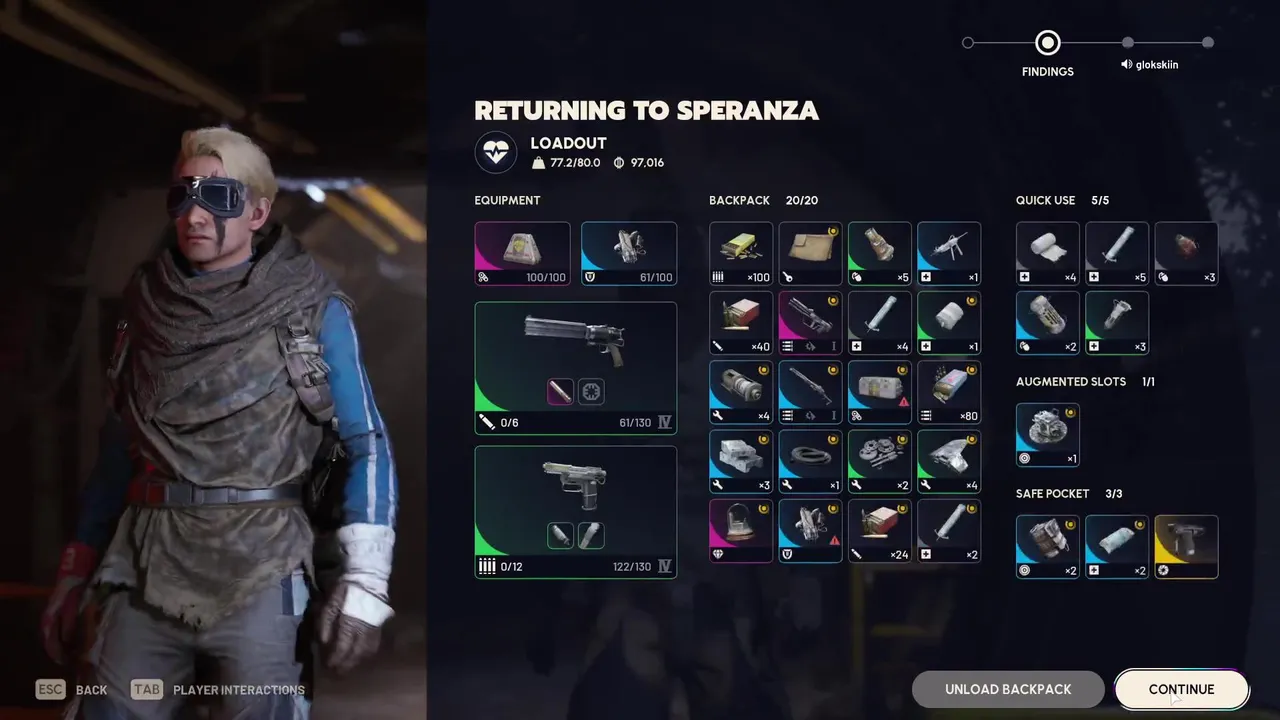Pick the x100 ammo box in backpack
Screen dimensions: 1280x720
[741, 253]
